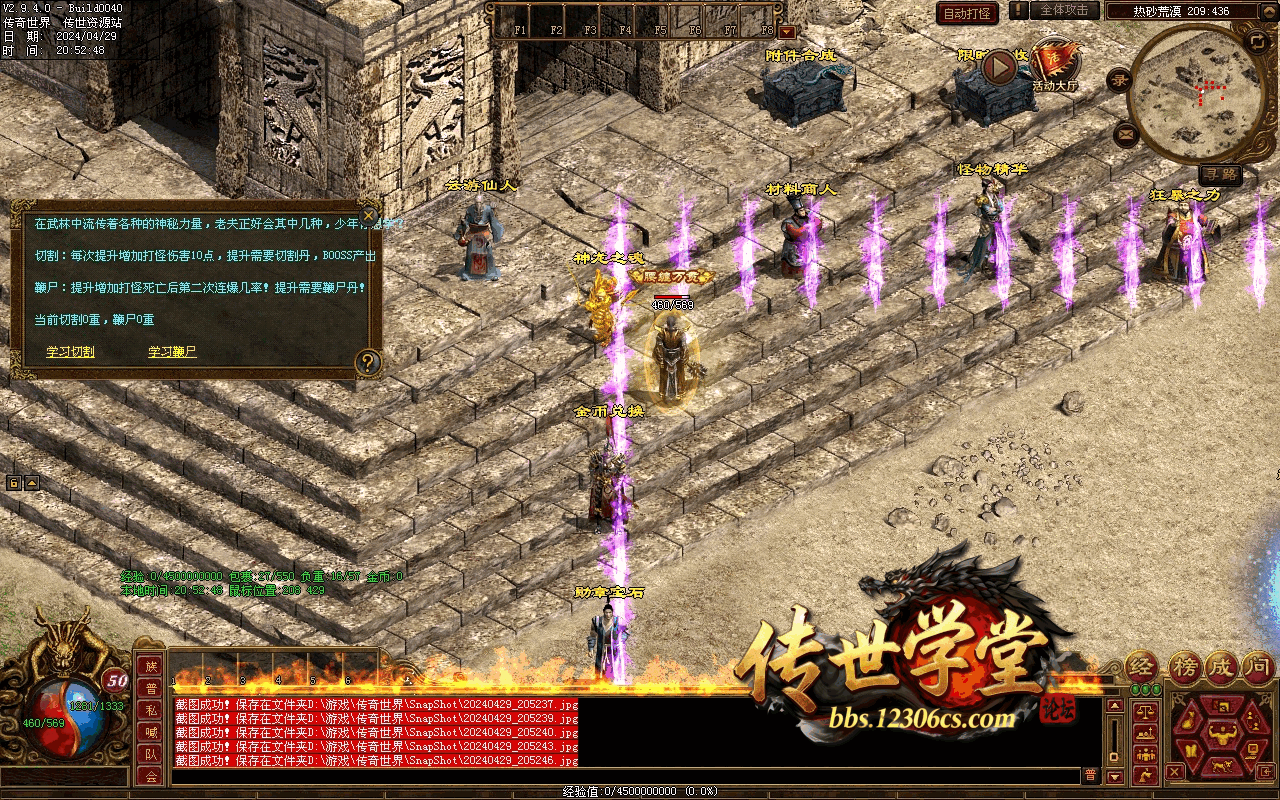
Task: Click the round play arrow button
Action: coord(999,67)
